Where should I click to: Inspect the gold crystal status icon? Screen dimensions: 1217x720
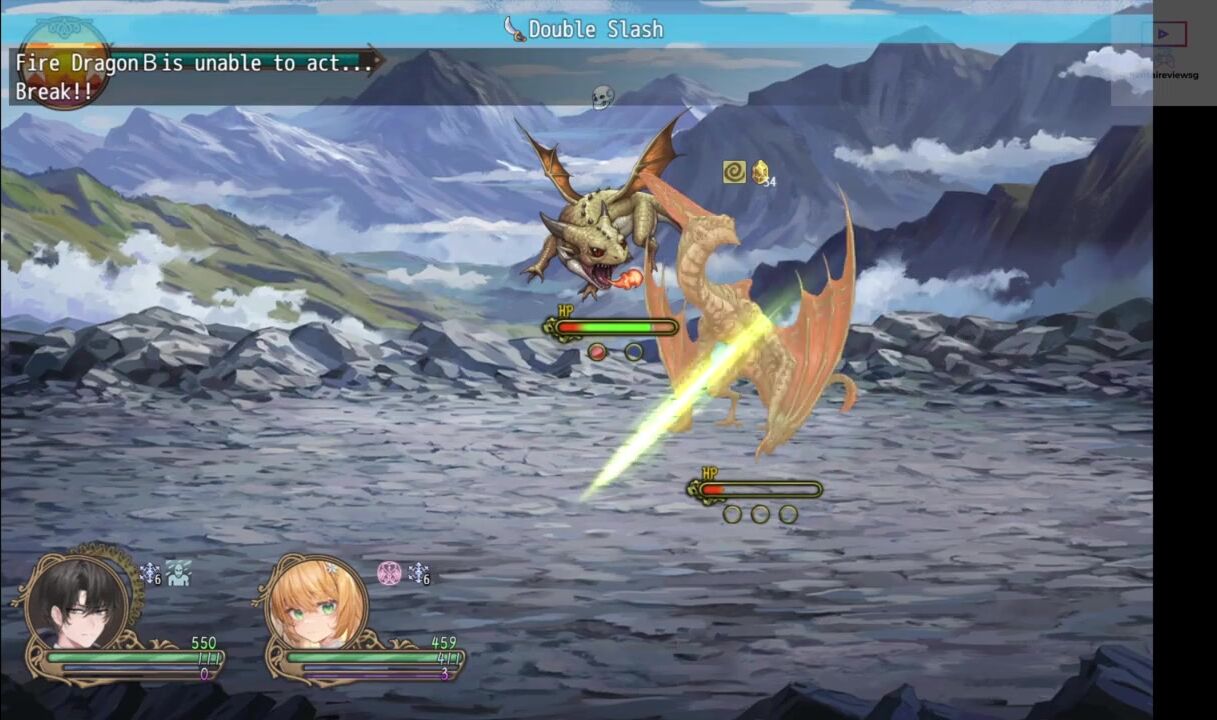pyautogui.click(x=761, y=172)
